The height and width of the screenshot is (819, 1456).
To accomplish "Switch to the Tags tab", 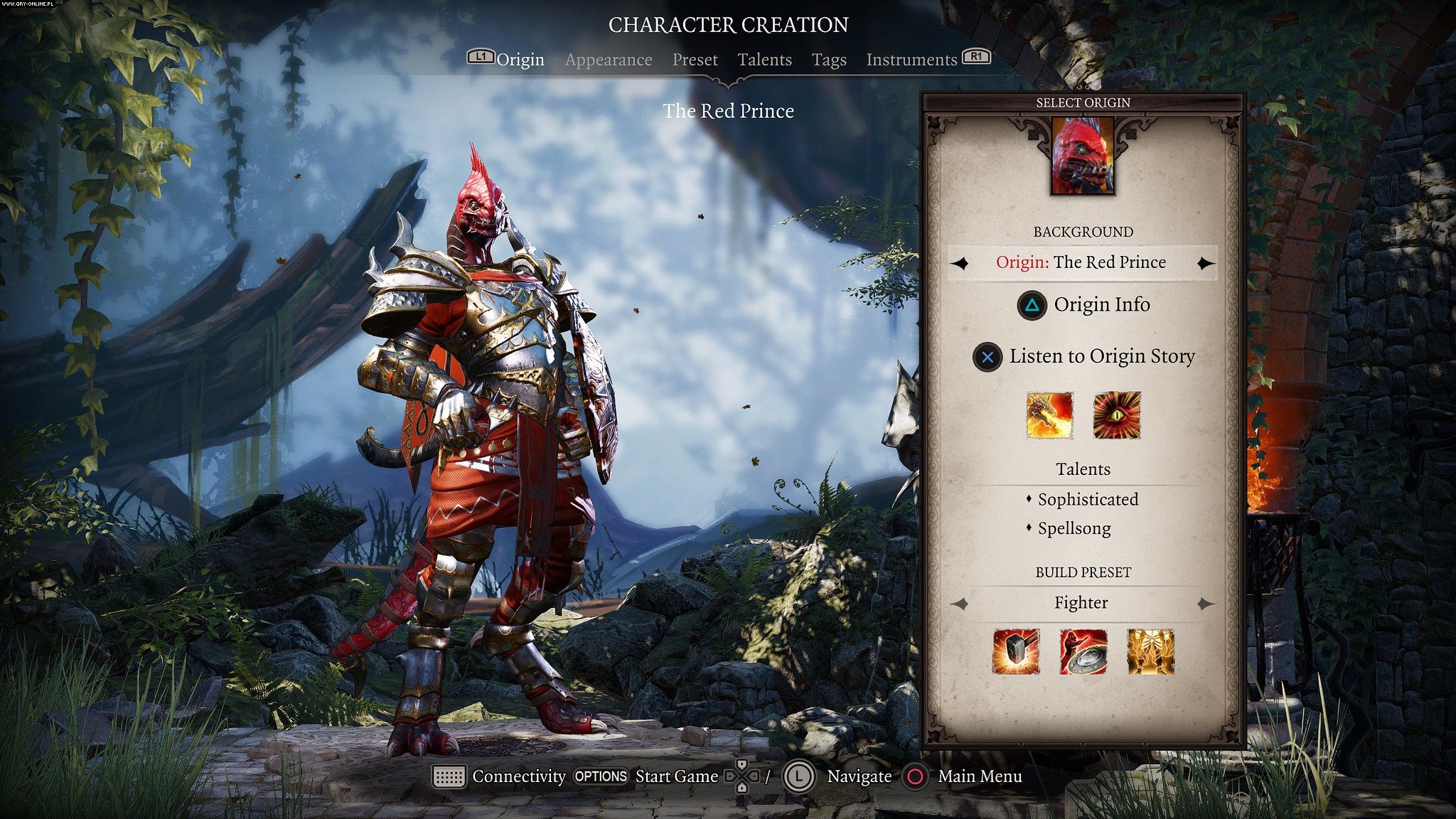I will pyautogui.click(x=829, y=60).
